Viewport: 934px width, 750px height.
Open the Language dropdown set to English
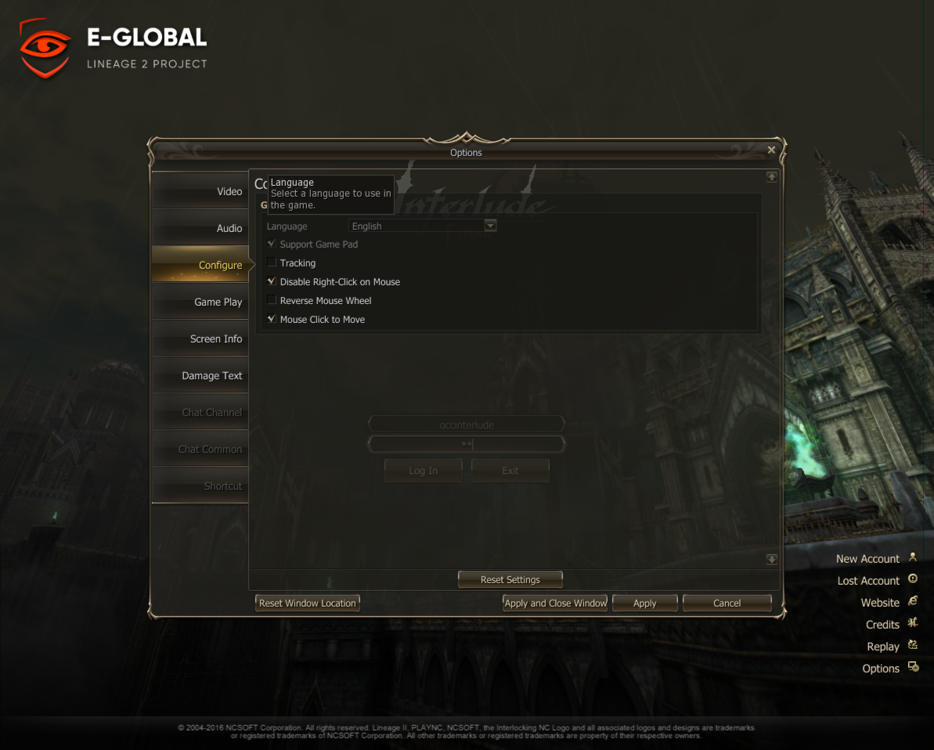pos(490,226)
